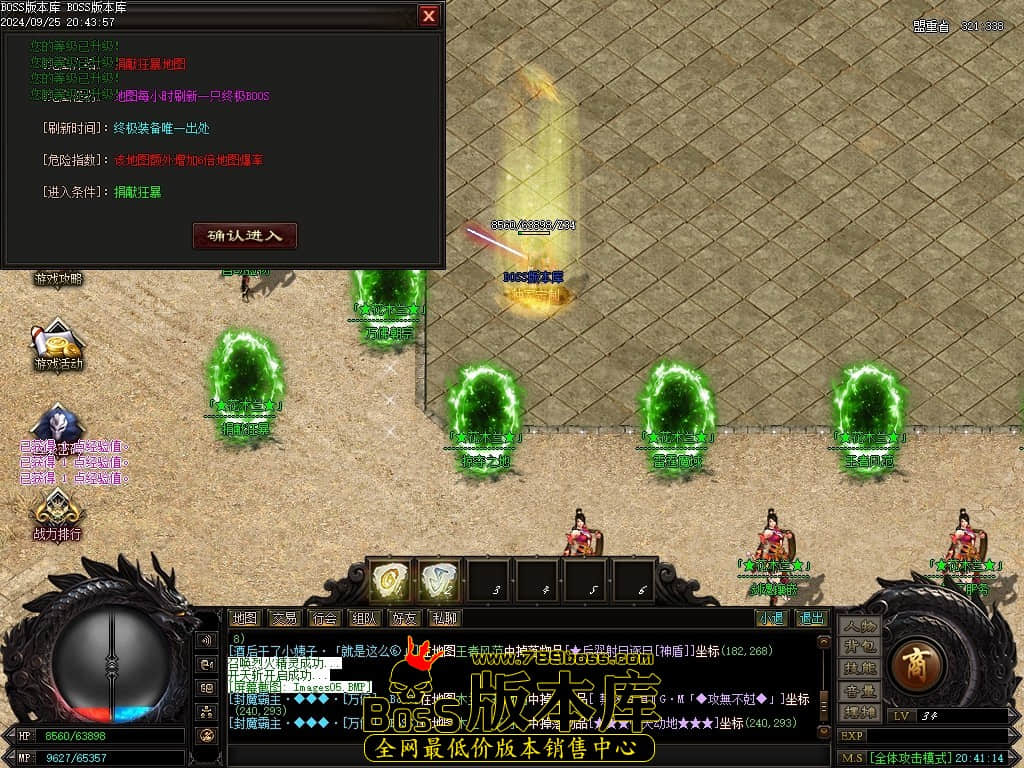Open the 人物 character panel

860,626
